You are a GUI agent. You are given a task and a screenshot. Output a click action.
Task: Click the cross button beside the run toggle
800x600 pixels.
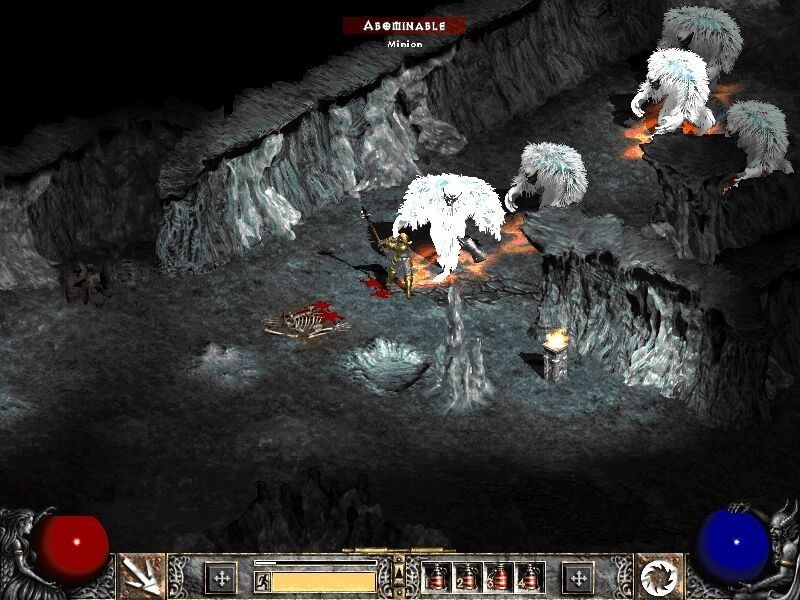point(221,577)
